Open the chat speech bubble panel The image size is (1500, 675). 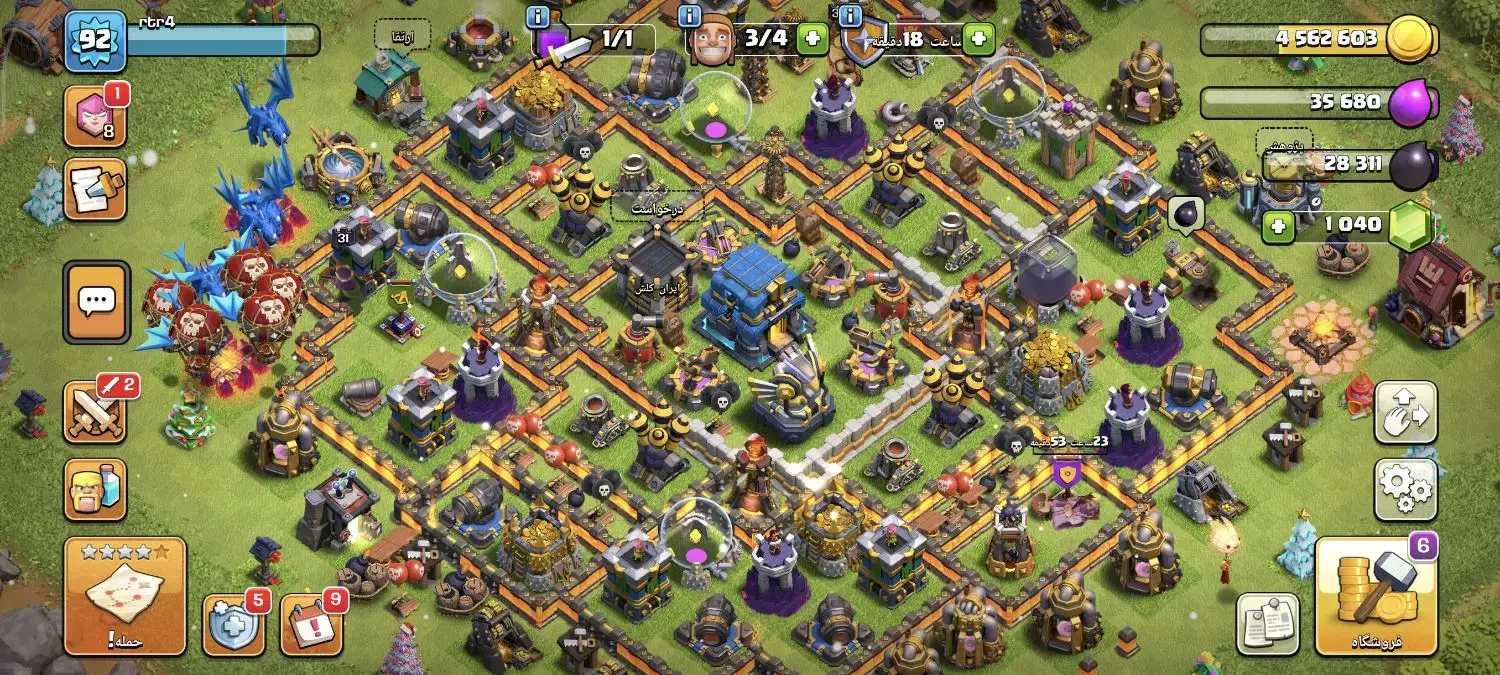(x=96, y=301)
